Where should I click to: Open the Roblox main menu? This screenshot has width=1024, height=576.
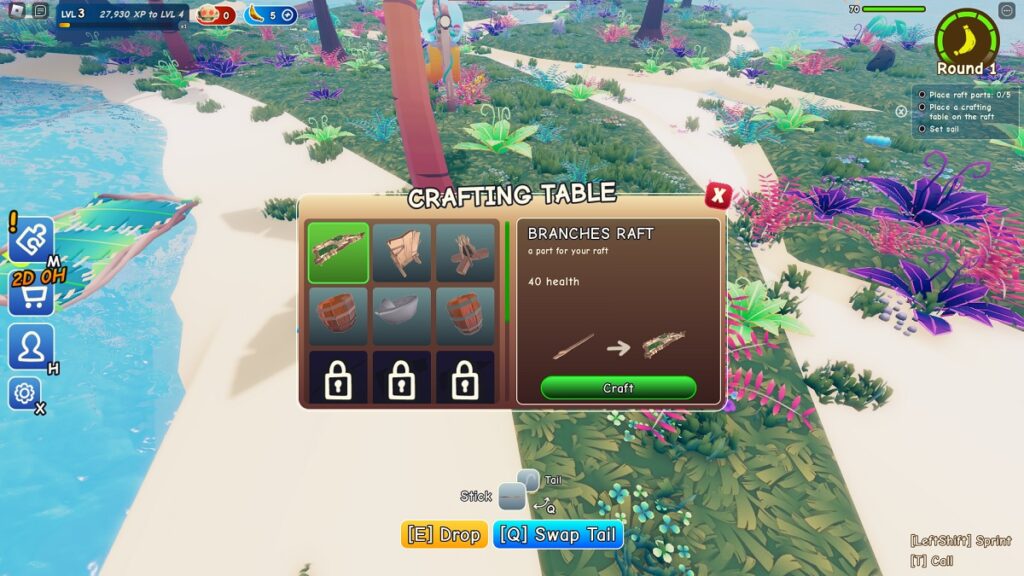point(15,11)
